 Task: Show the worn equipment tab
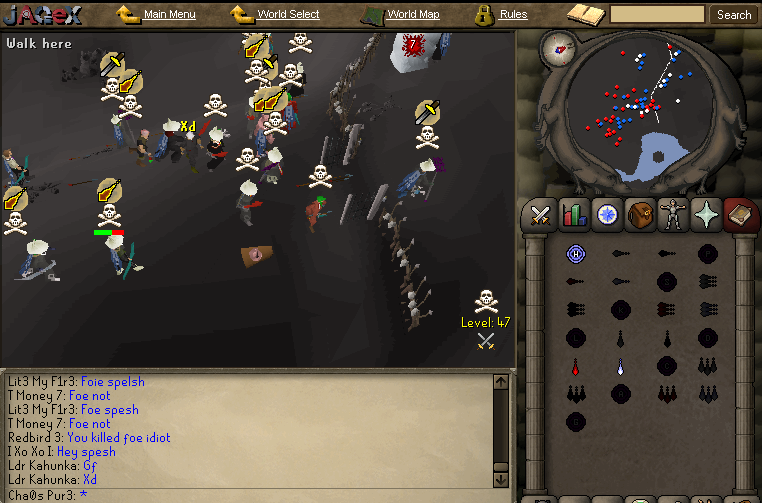pos(673,214)
